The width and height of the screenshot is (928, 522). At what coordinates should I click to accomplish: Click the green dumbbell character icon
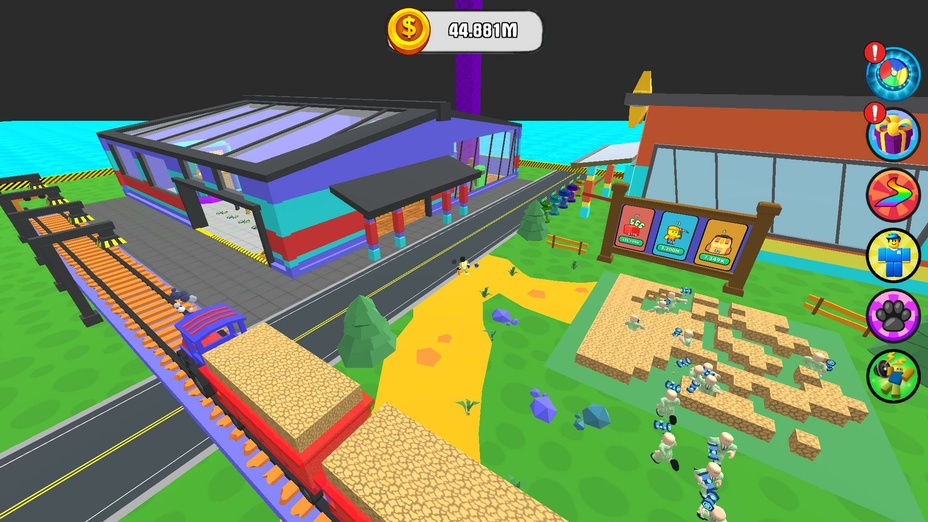(x=892, y=375)
